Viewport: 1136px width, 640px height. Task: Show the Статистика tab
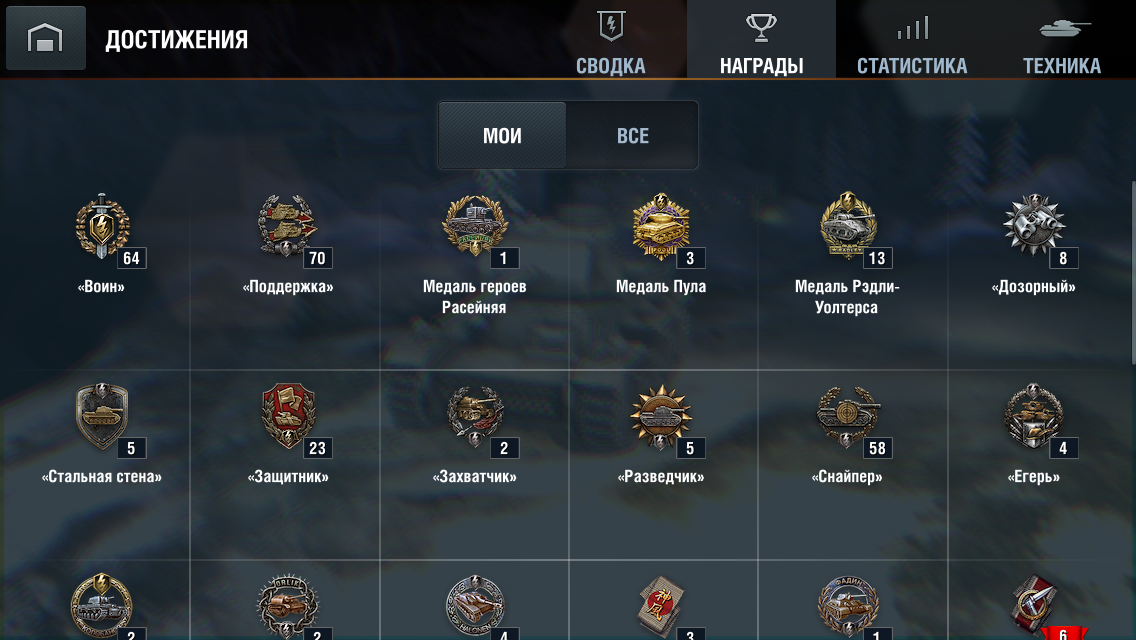(x=912, y=41)
